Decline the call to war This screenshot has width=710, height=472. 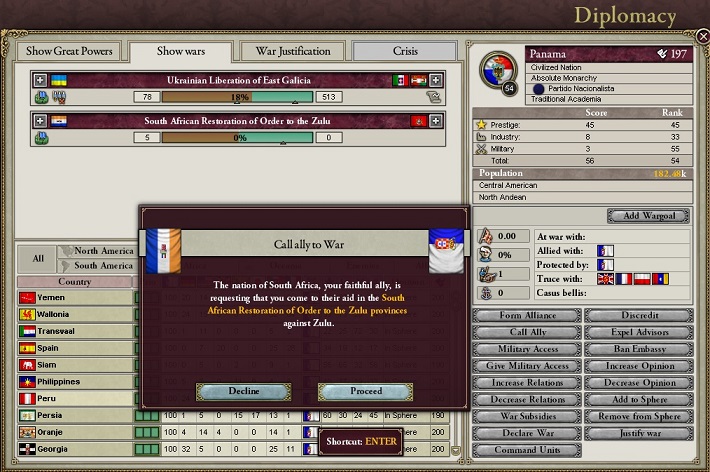[243, 392]
